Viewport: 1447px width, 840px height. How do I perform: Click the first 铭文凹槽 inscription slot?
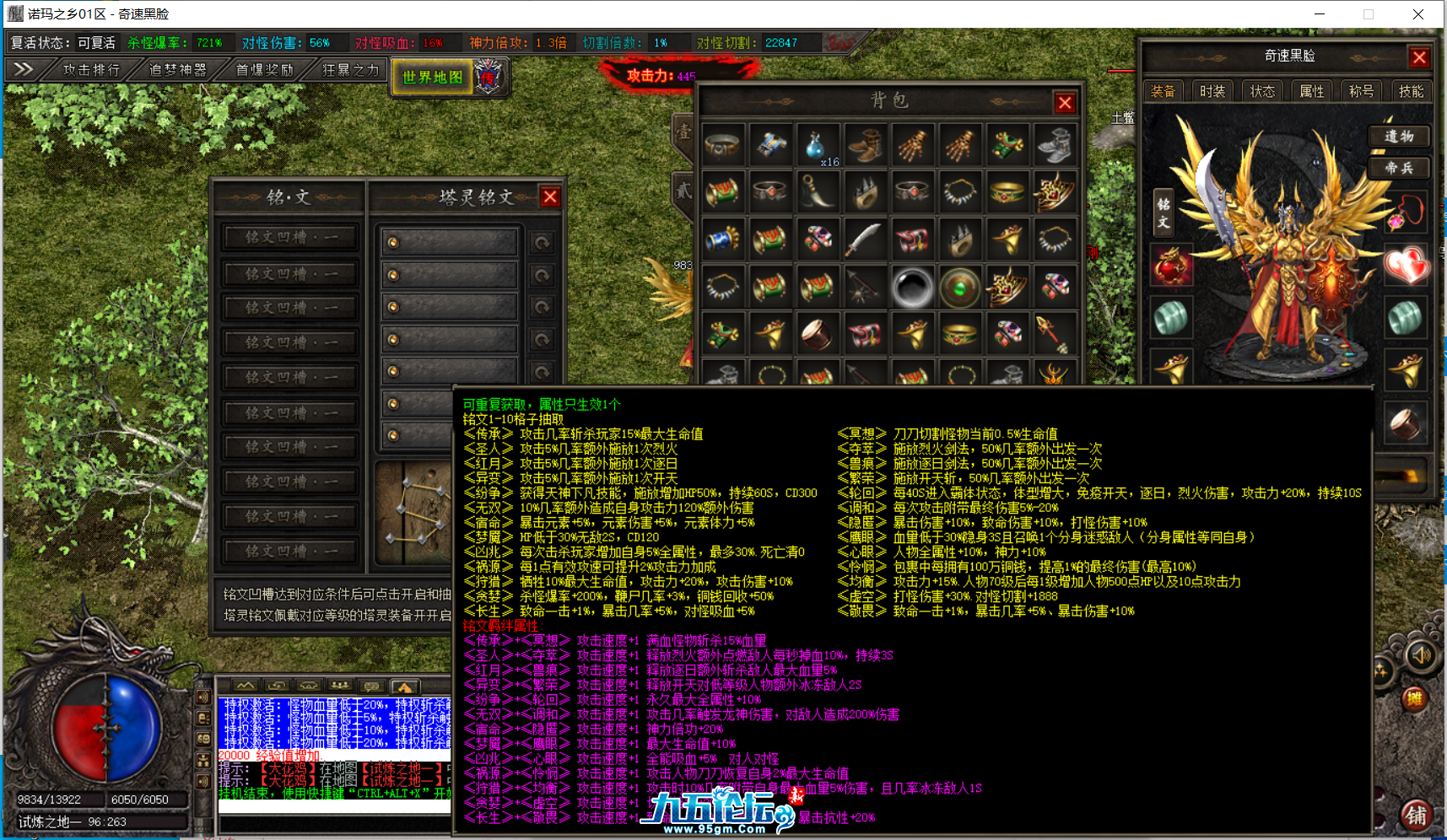pyautogui.click(x=289, y=236)
